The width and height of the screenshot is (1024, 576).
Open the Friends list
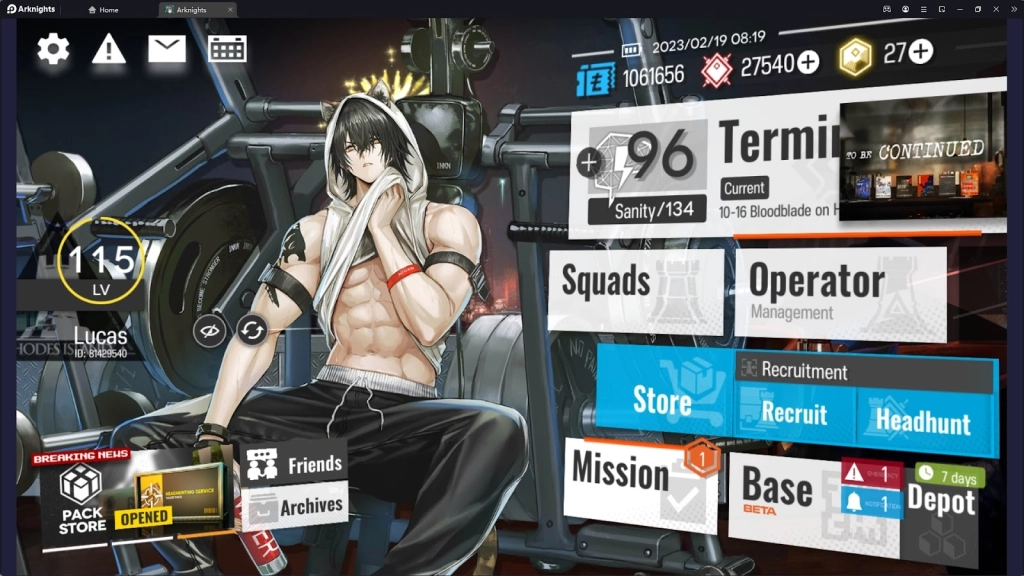point(294,465)
